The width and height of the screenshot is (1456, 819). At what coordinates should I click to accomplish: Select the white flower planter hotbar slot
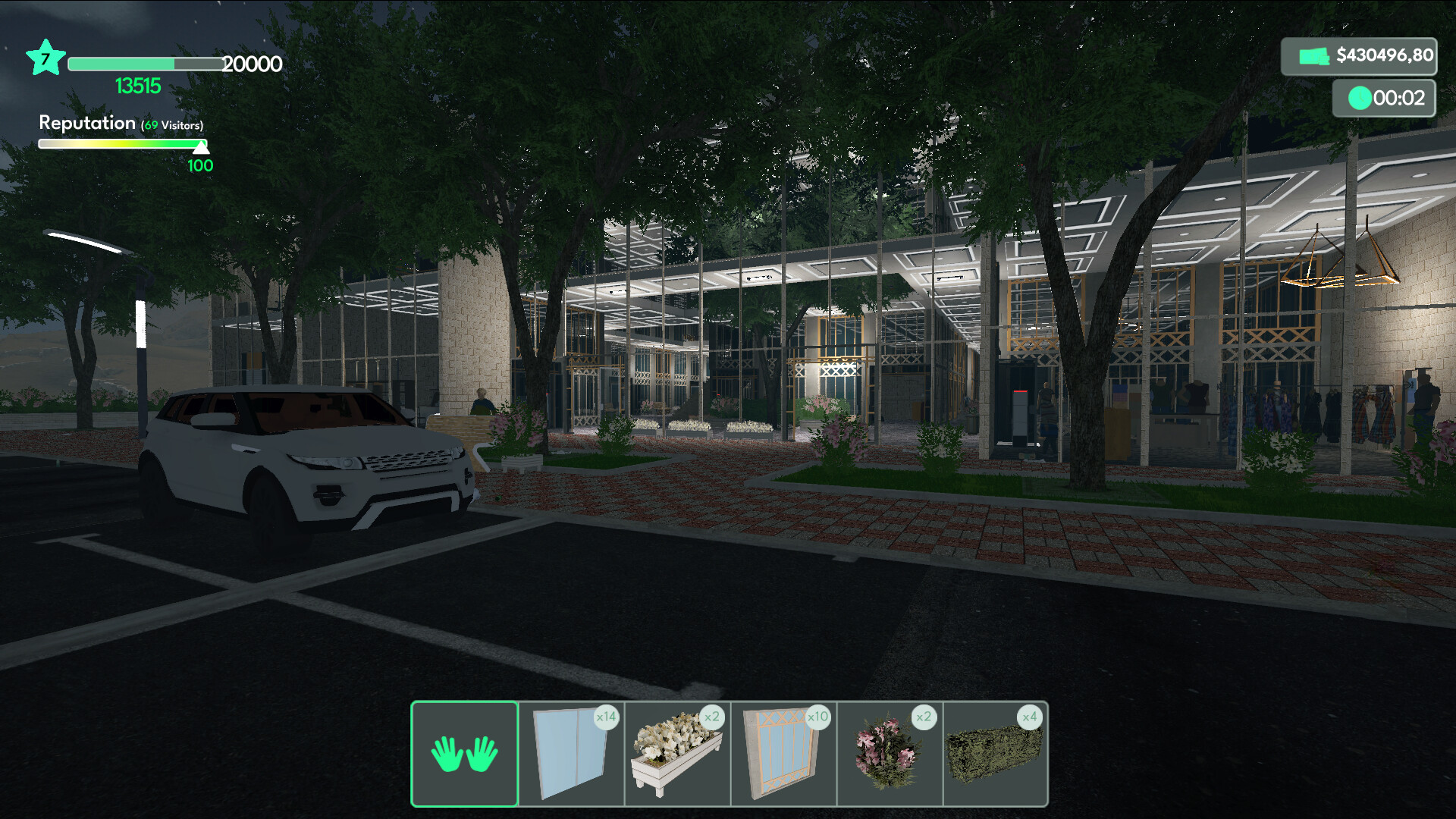tap(676, 755)
